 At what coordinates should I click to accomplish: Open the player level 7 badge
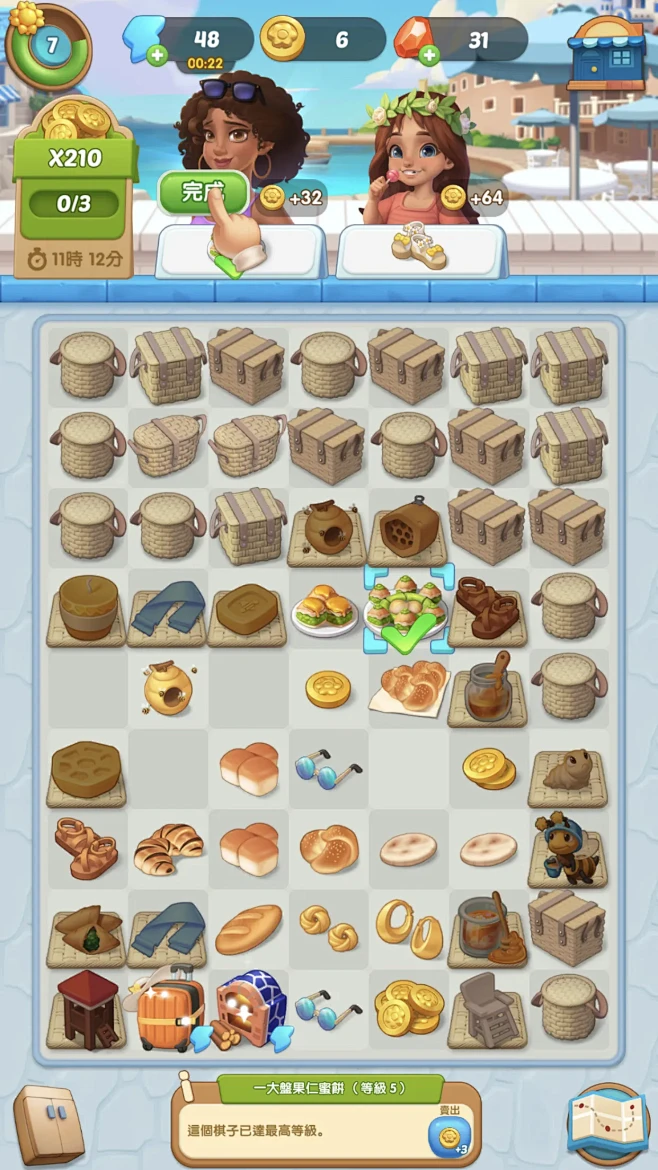[49, 44]
